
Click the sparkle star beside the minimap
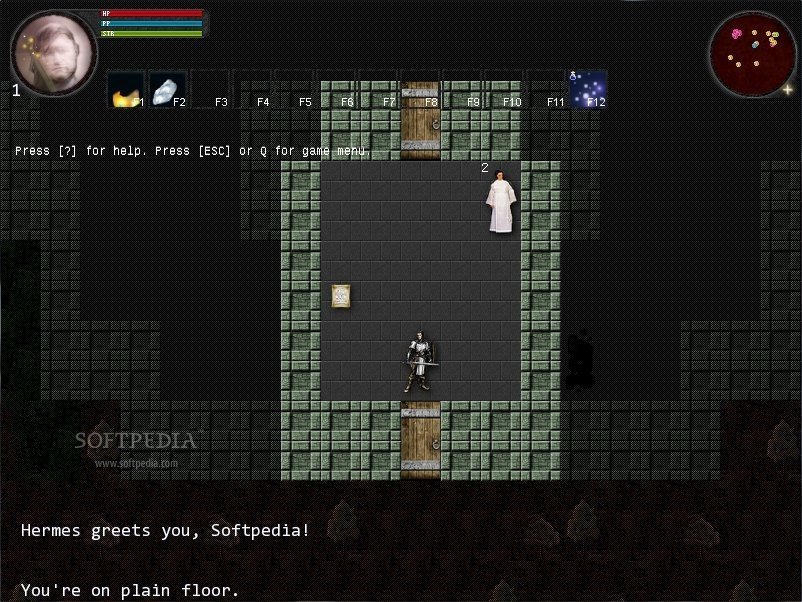pos(787,89)
